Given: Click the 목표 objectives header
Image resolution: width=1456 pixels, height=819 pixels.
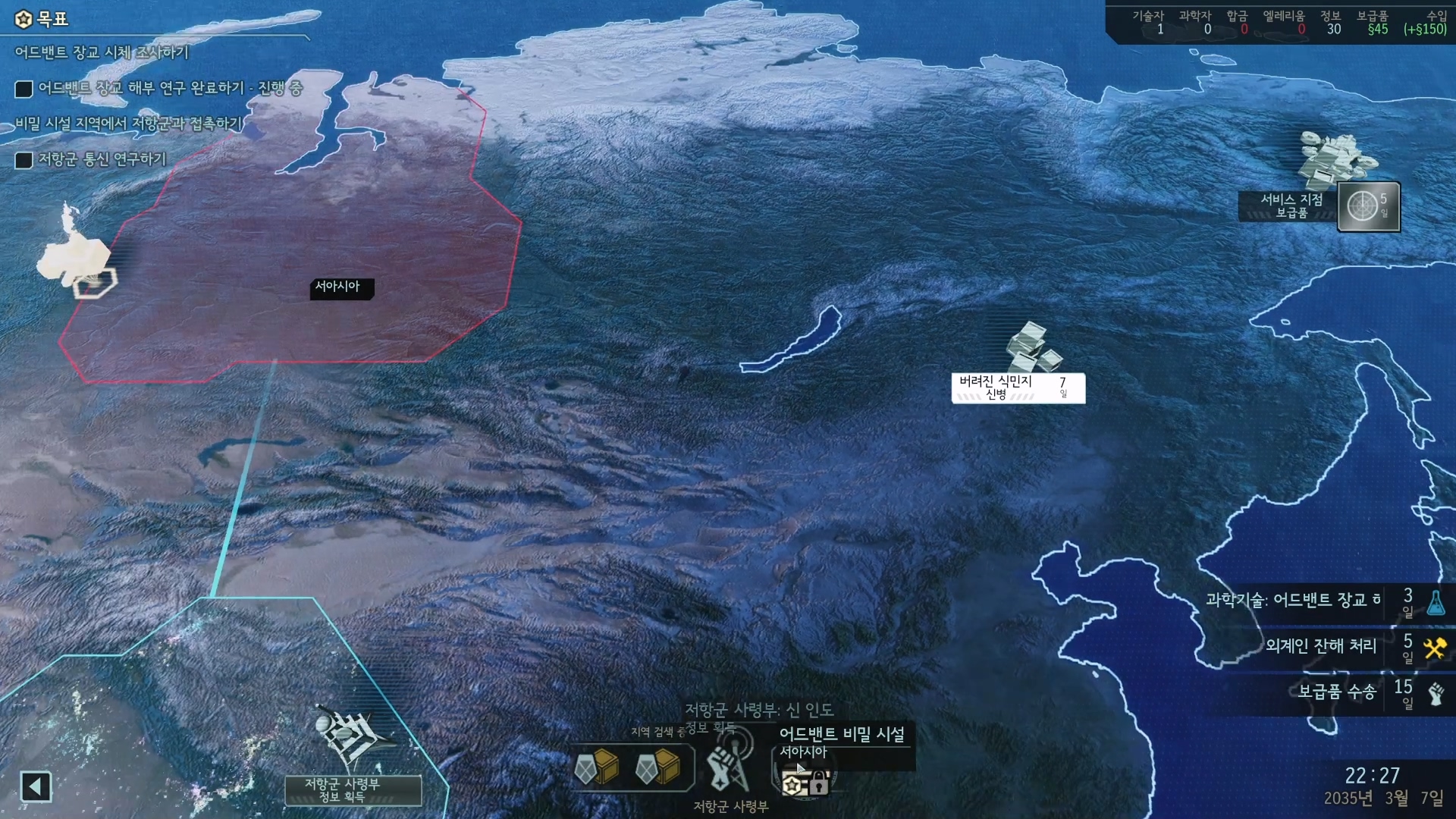Looking at the screenshot, I should click(42, 19).
